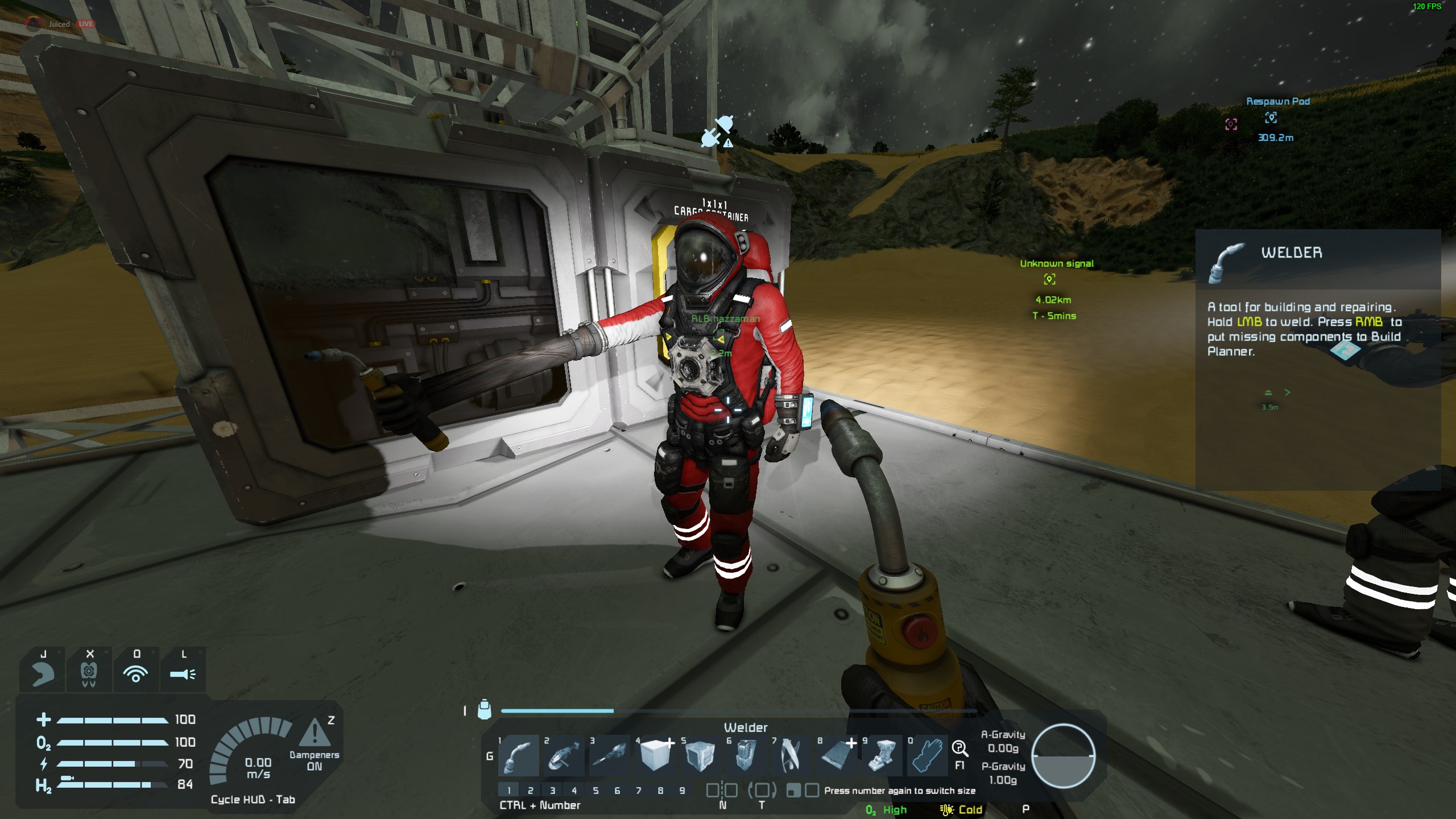Pick the cargo container block slot

(700, 756)
